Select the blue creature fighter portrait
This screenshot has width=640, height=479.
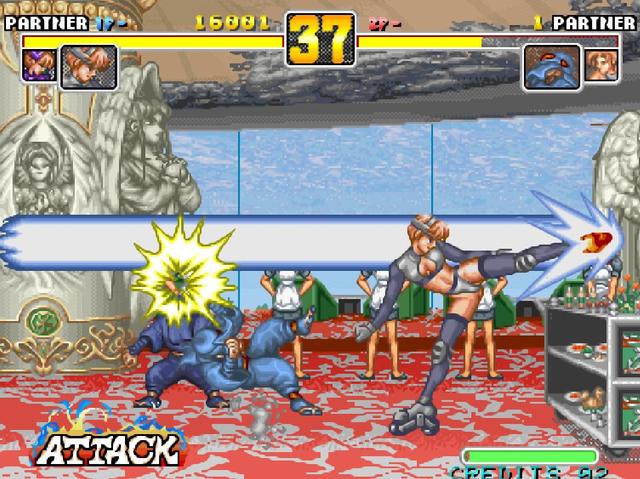[552, 68]
